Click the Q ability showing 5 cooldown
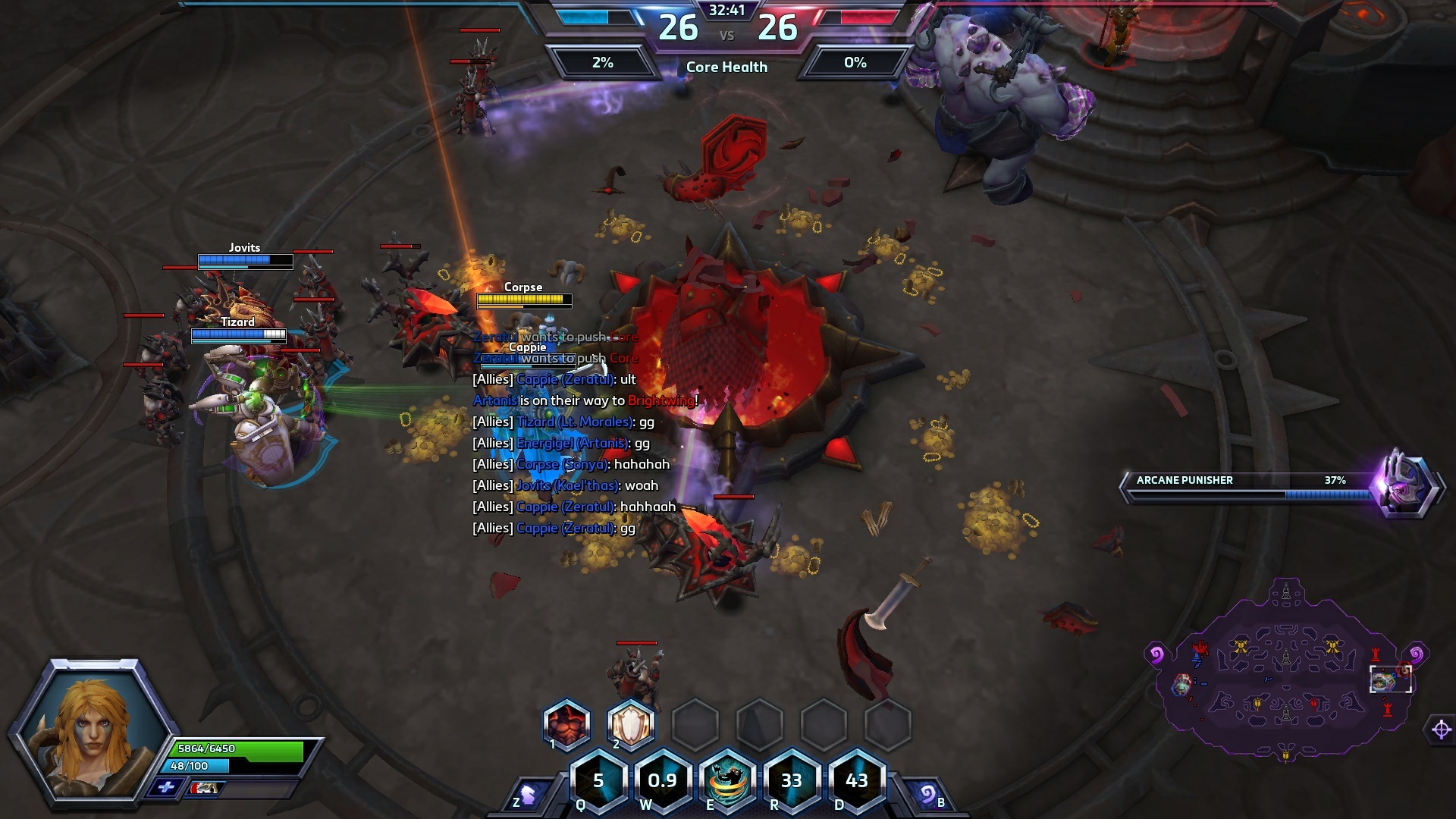The image size is (1456, 819). 598,781
